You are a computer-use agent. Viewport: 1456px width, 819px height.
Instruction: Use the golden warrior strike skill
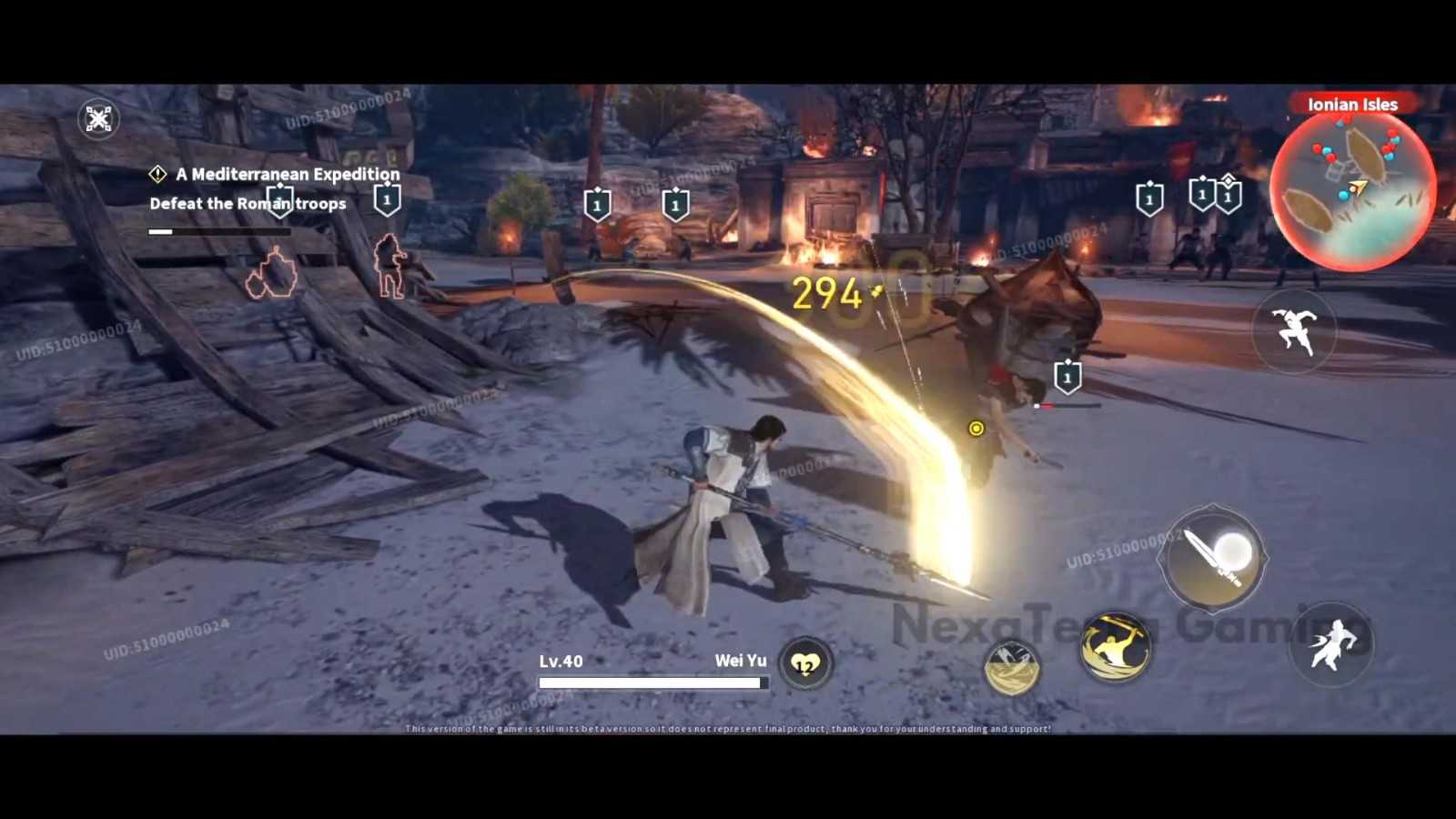point(1115,648)
